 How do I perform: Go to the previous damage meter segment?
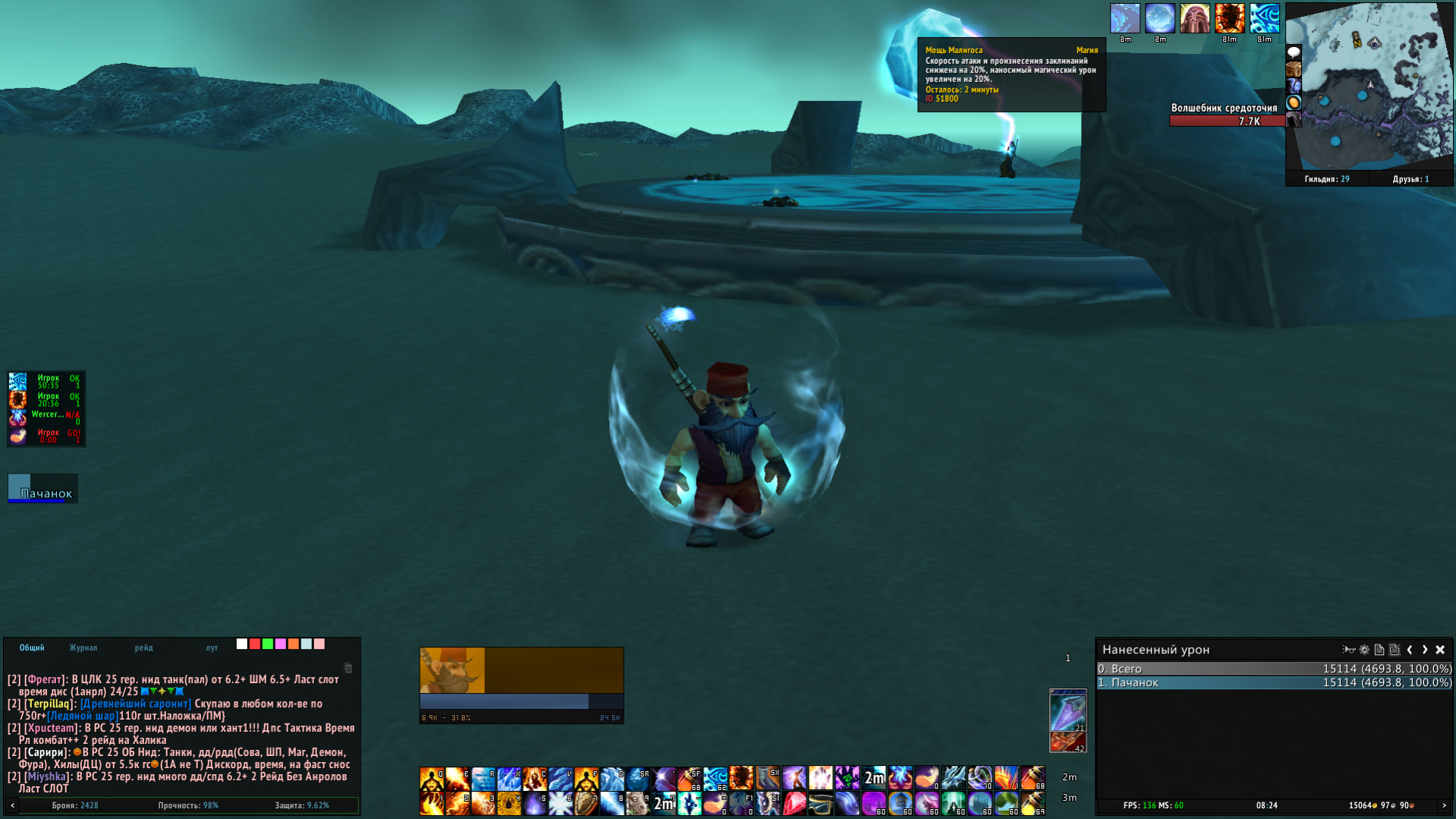pos(1410,650)
